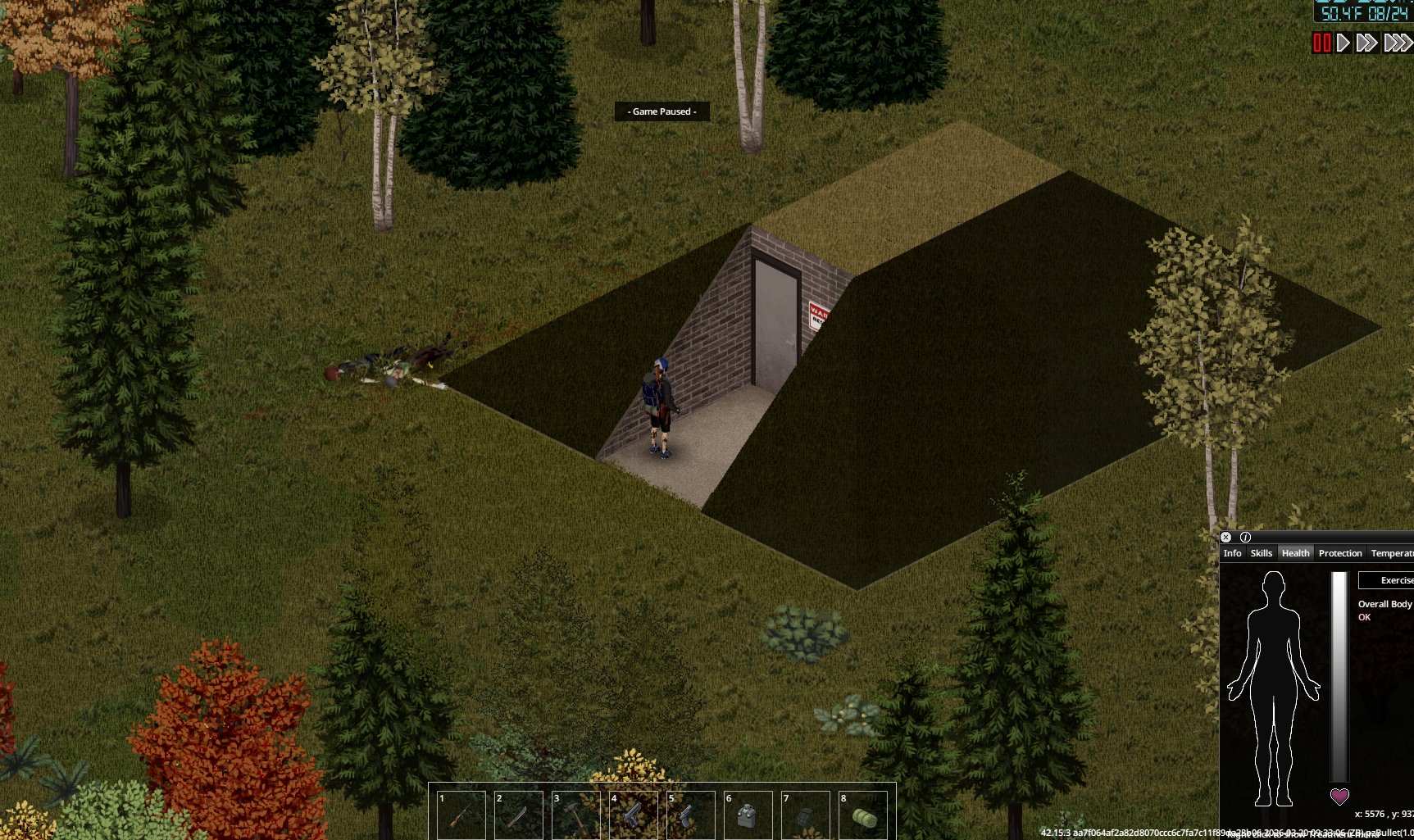Select the rifle in hotbar slot 1
The image size is (1414, 840).
(x=461, y=815)
